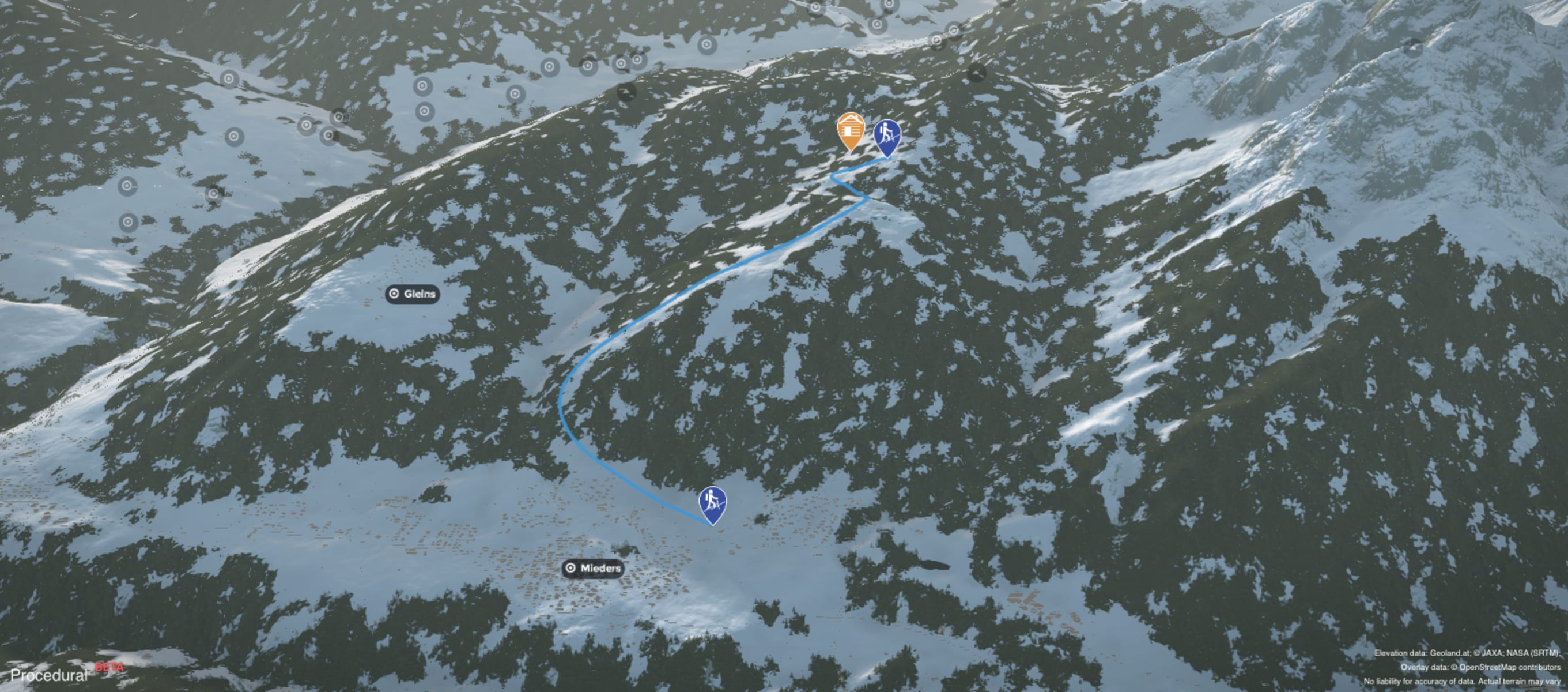Click the hiker marker beside the hut
The height and width of the screenshot is (692, 1568).
click(887, 137)
